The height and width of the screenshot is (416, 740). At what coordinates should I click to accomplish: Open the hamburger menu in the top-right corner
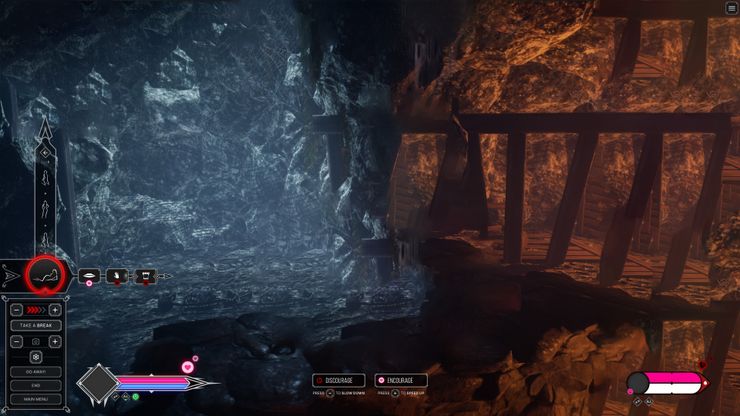[731, 8]
